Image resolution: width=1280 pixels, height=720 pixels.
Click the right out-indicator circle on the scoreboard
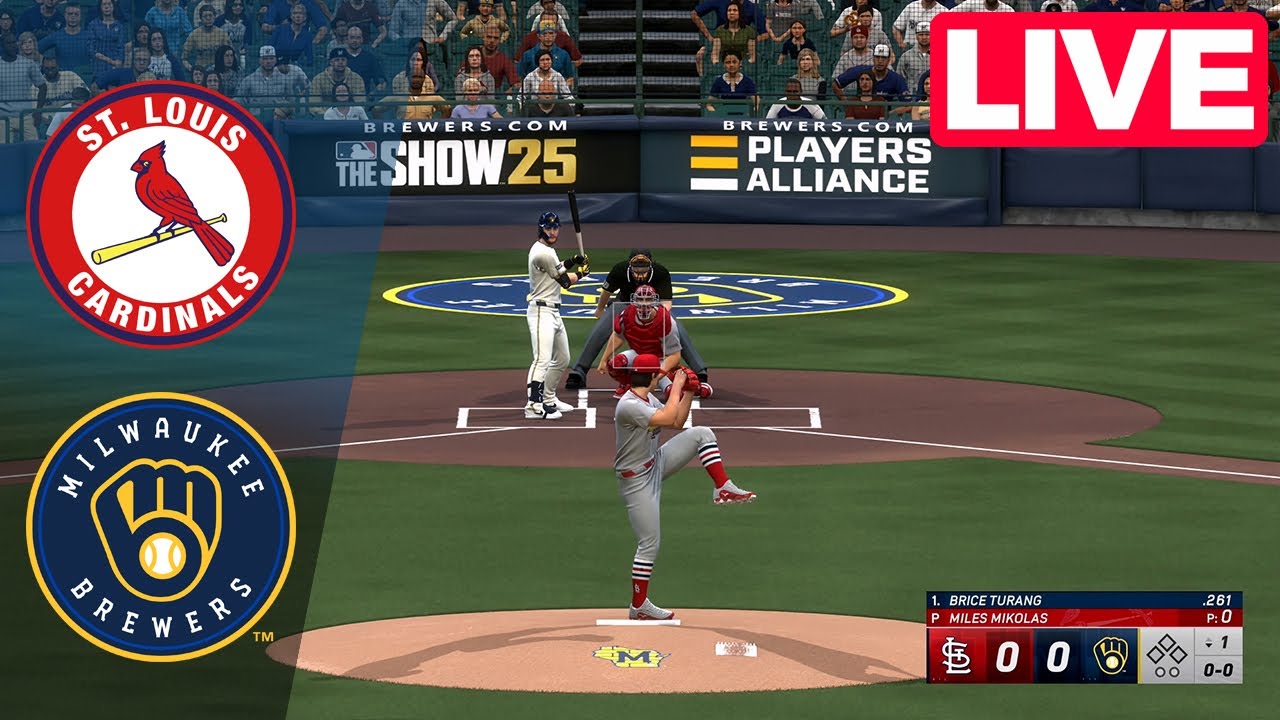coord(1175,671)
